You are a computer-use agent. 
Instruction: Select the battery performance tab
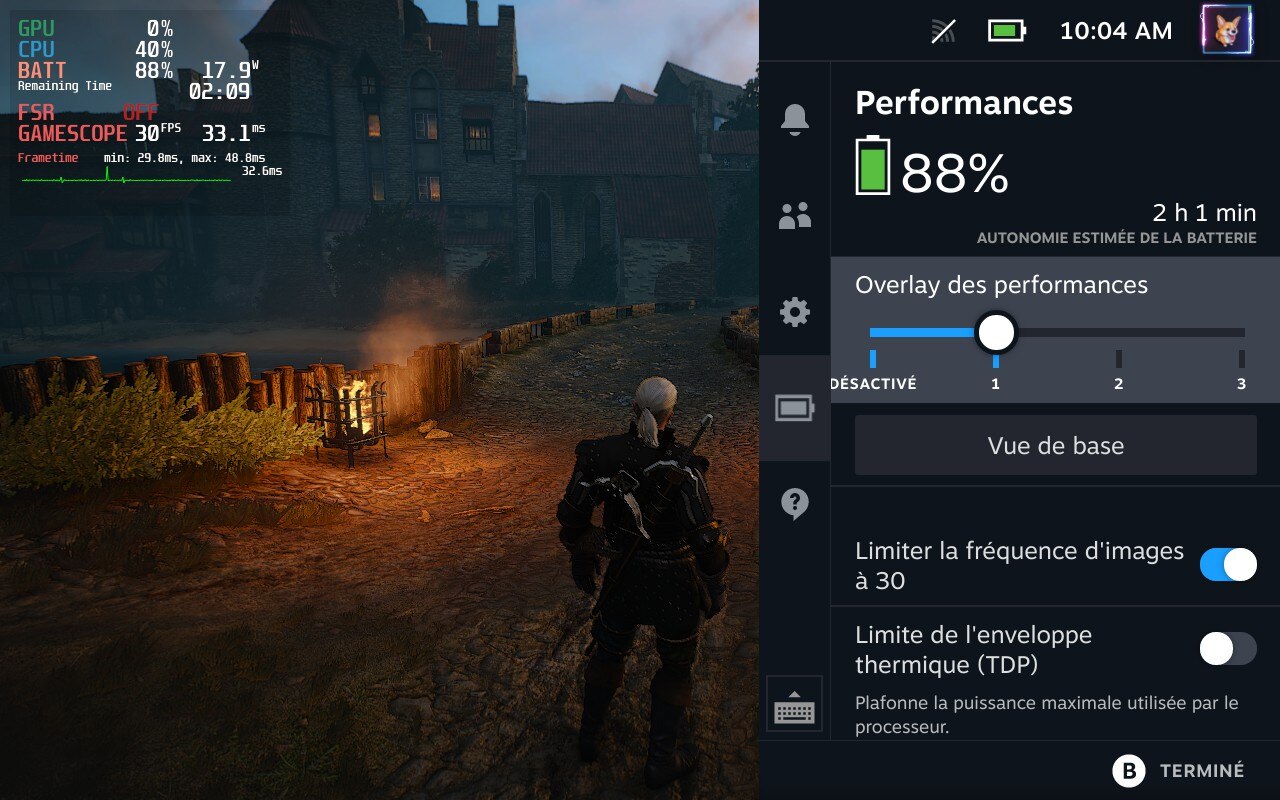click(x=795, y=408)
